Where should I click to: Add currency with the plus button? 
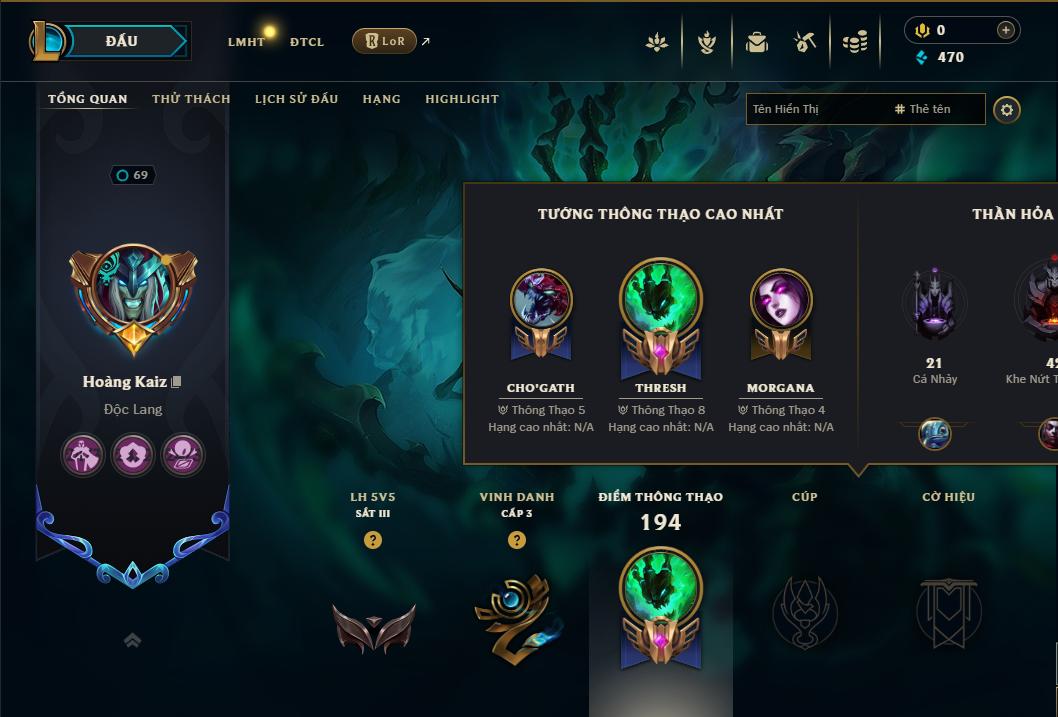point(1006,31)
